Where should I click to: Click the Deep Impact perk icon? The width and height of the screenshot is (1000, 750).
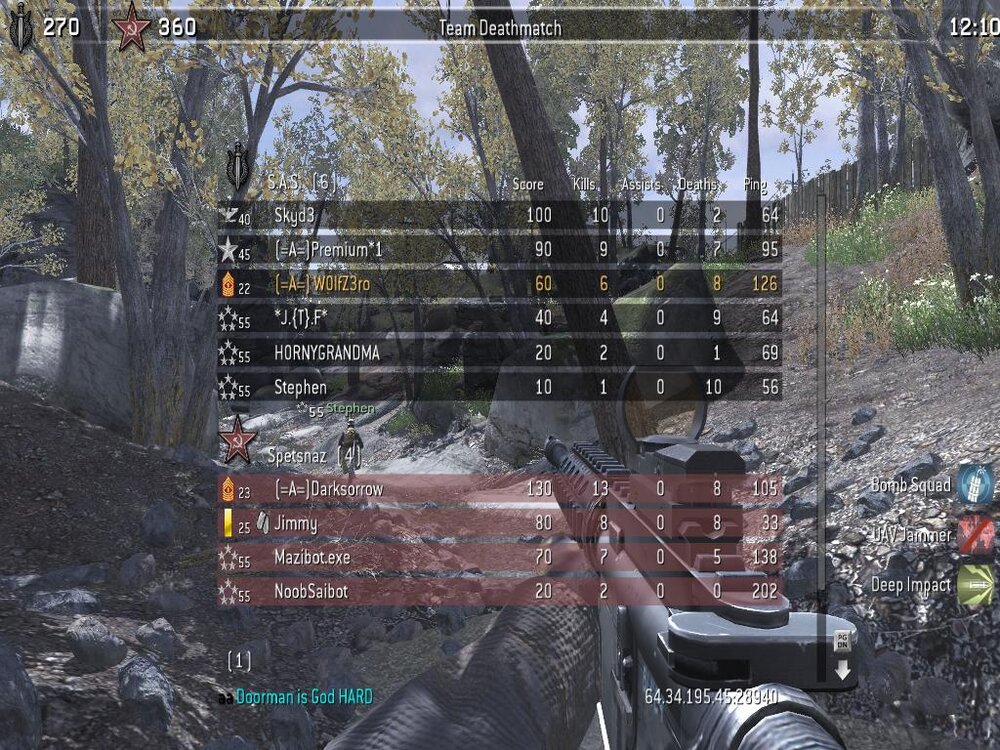(x=975, y=585)
